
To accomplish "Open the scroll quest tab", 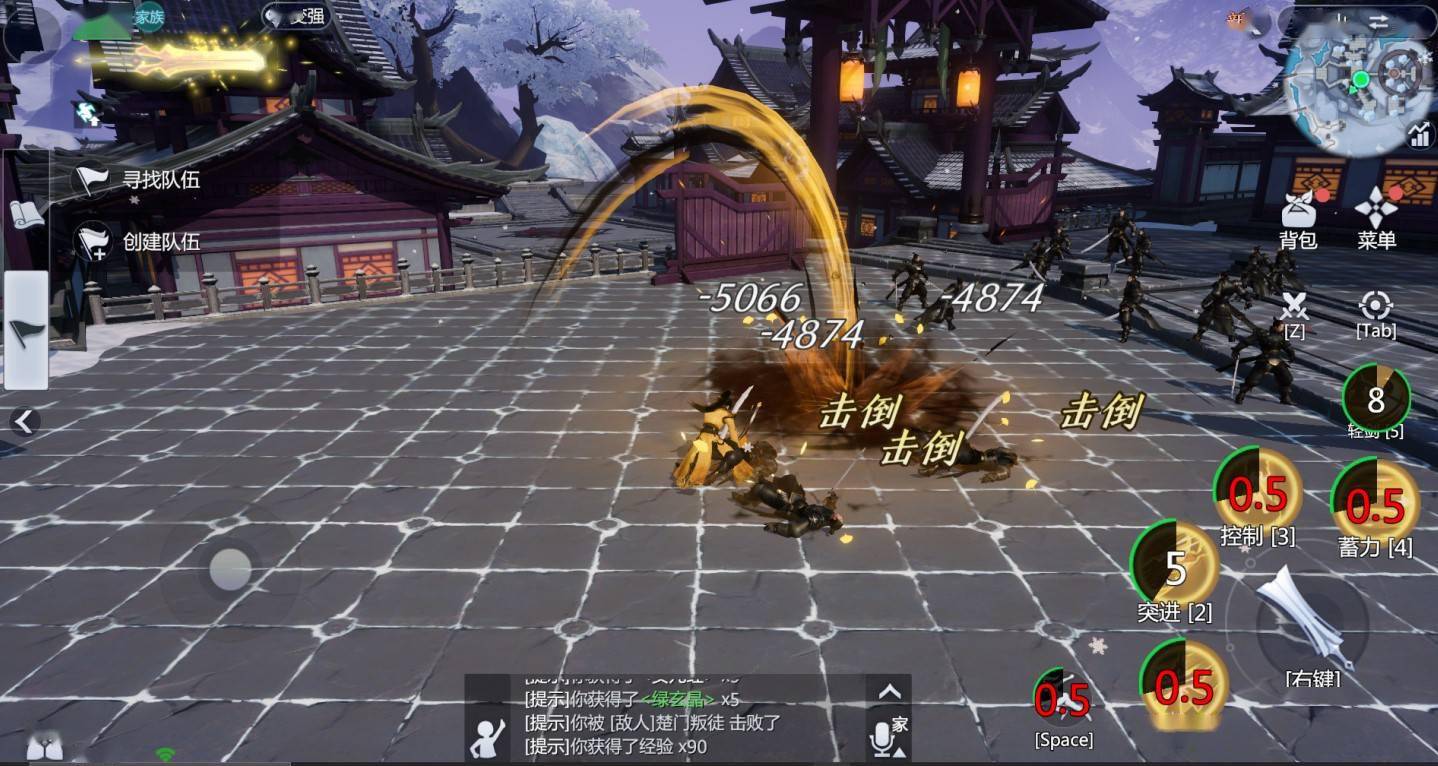I will [27, 213].
